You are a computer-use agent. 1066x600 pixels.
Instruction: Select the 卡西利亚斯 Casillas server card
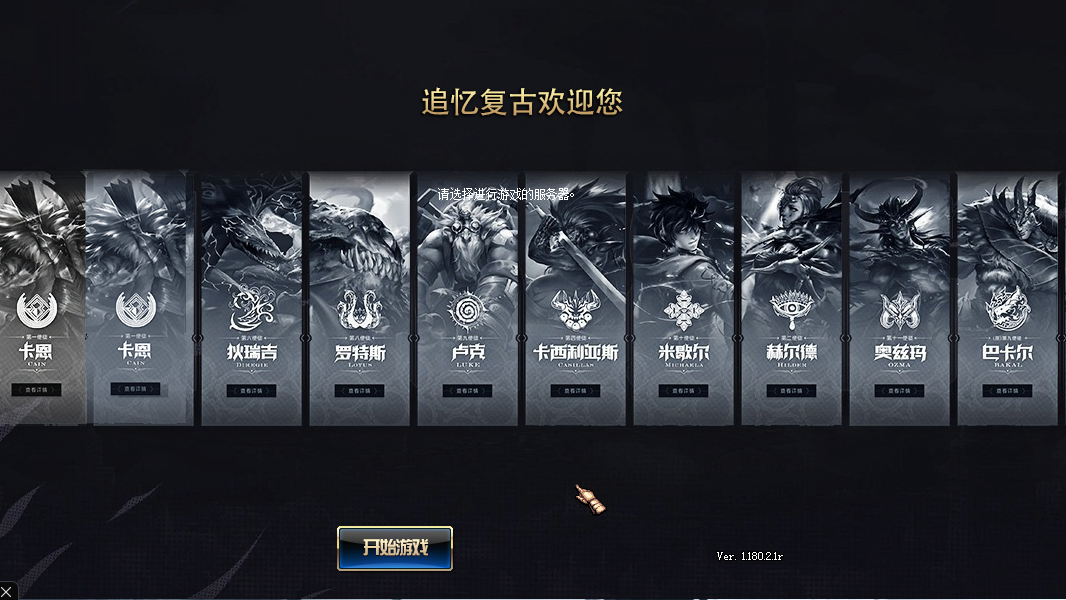click(575, 300)
